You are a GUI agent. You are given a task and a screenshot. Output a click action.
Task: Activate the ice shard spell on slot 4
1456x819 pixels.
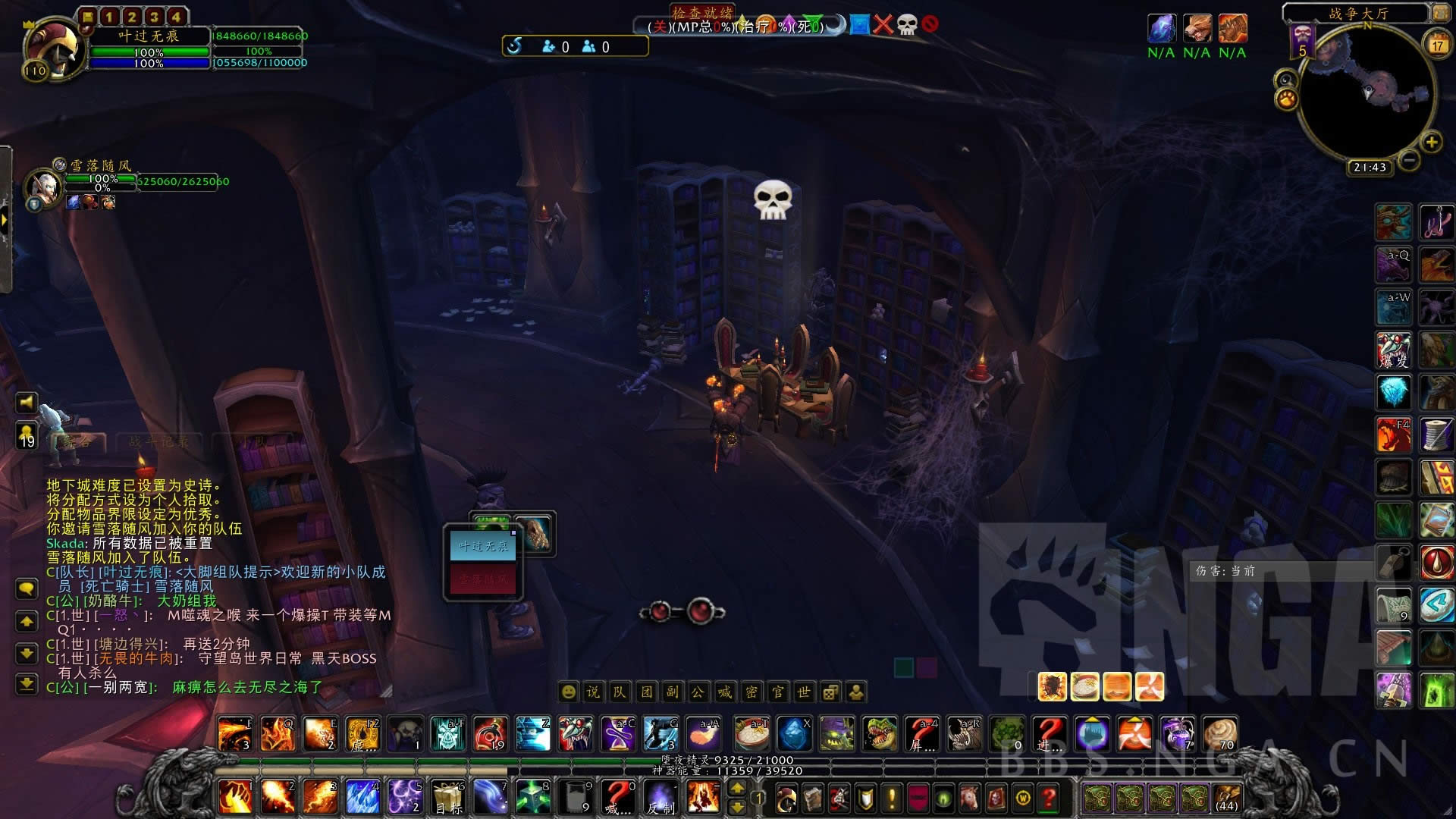point(362,797)
